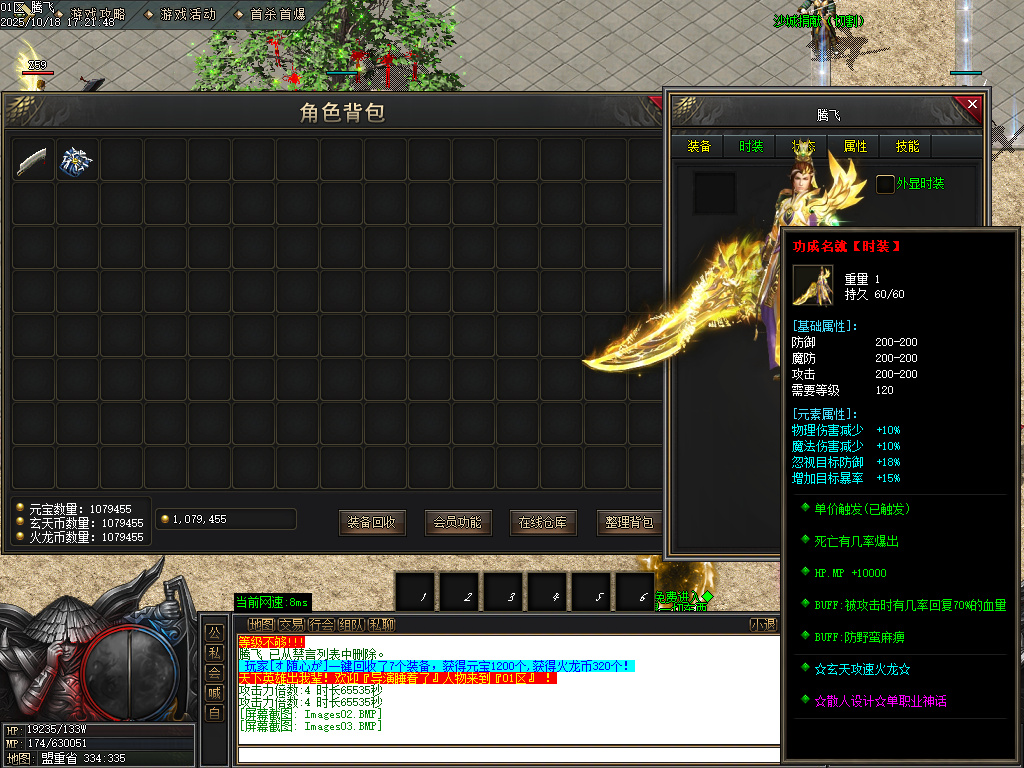This screenshot has width=1024, height=768.
Task: Open the 会员功能 member functions
Action: 458,522
